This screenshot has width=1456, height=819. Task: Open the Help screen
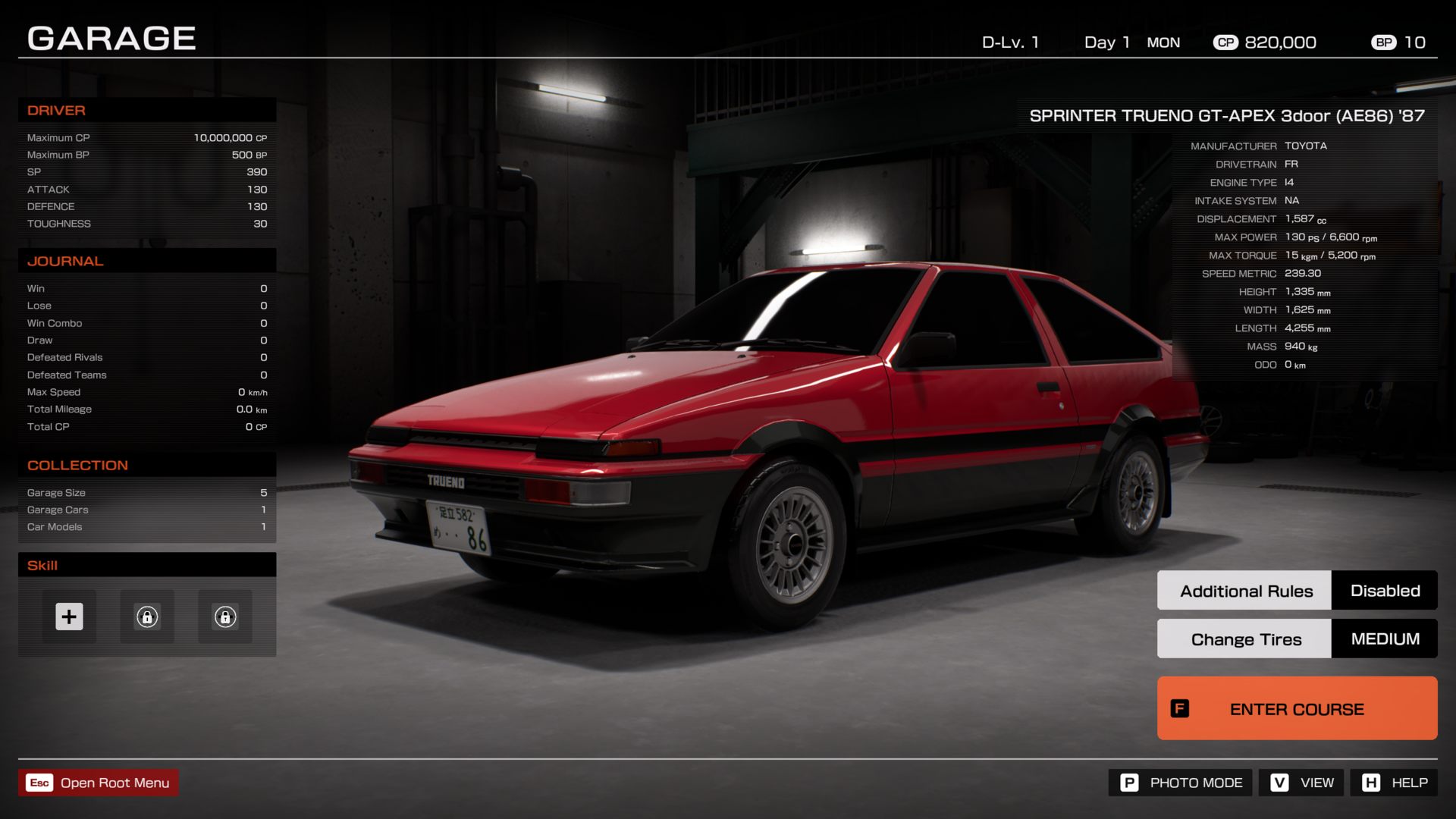[x=1394, y=783]
